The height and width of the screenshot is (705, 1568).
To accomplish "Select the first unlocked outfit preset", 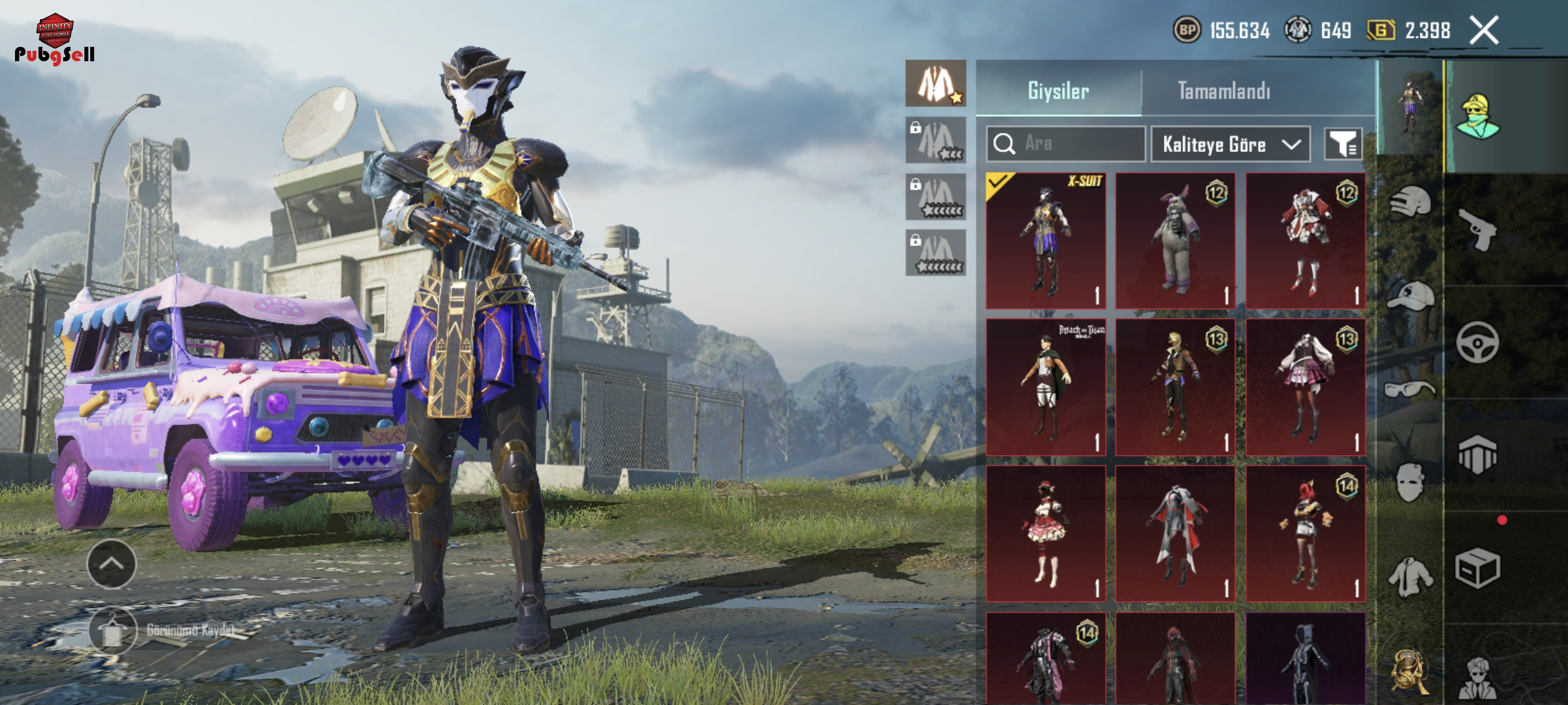I will [x=935, y=84].
